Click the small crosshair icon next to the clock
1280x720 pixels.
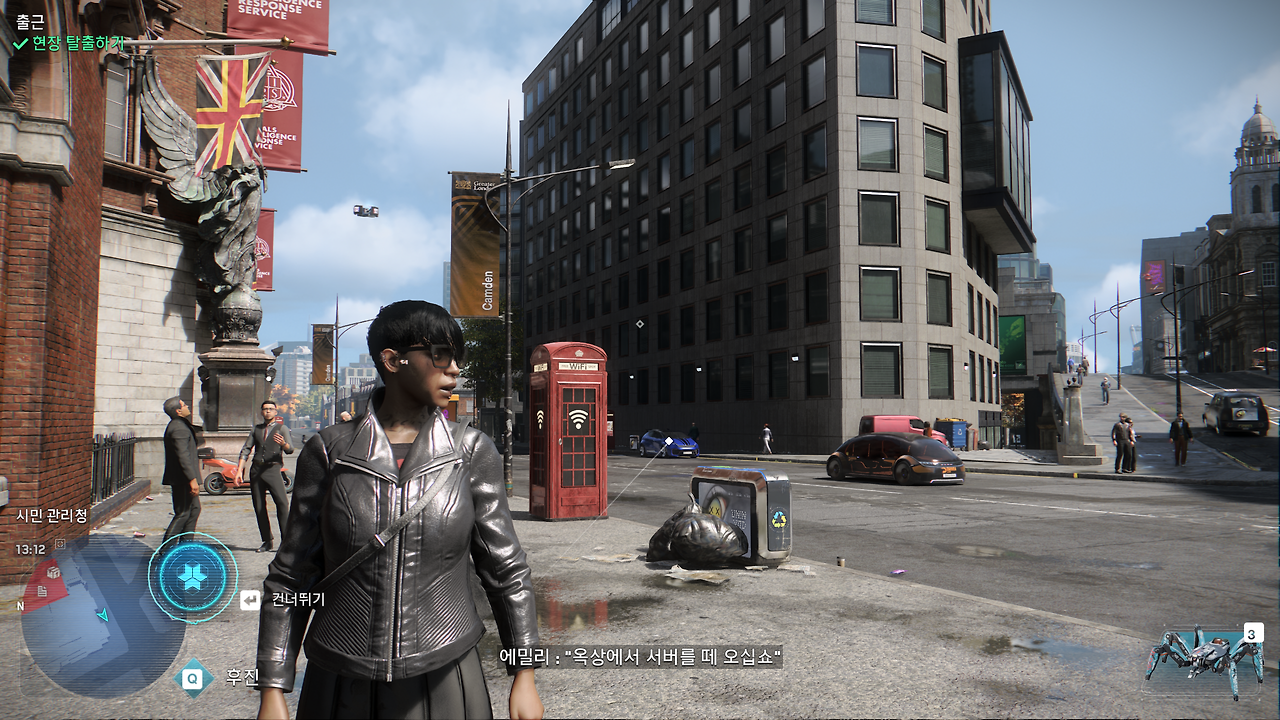point(58,545)
